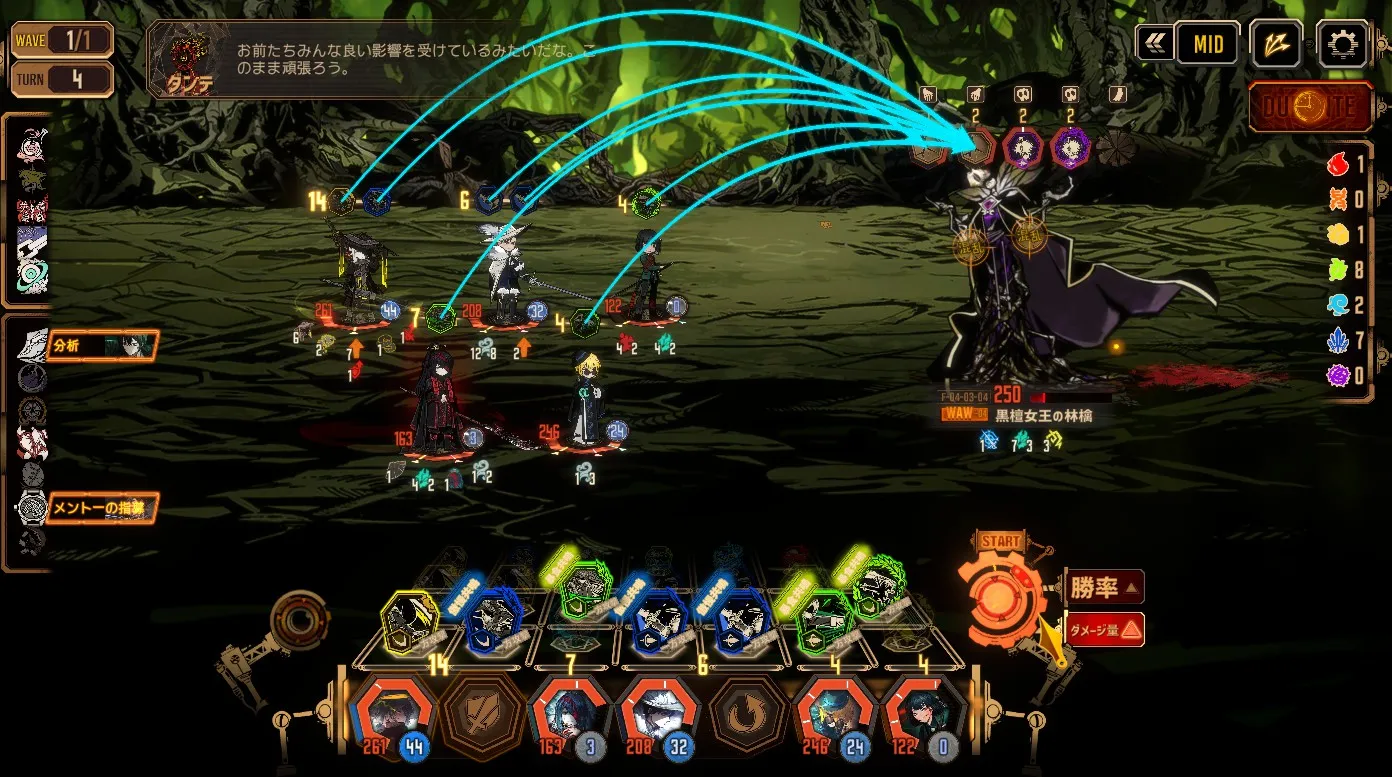Toggle the triple-arrow targeting lines button
The width and height of the screenshot is (1392, 777).
click(1276, 44)
